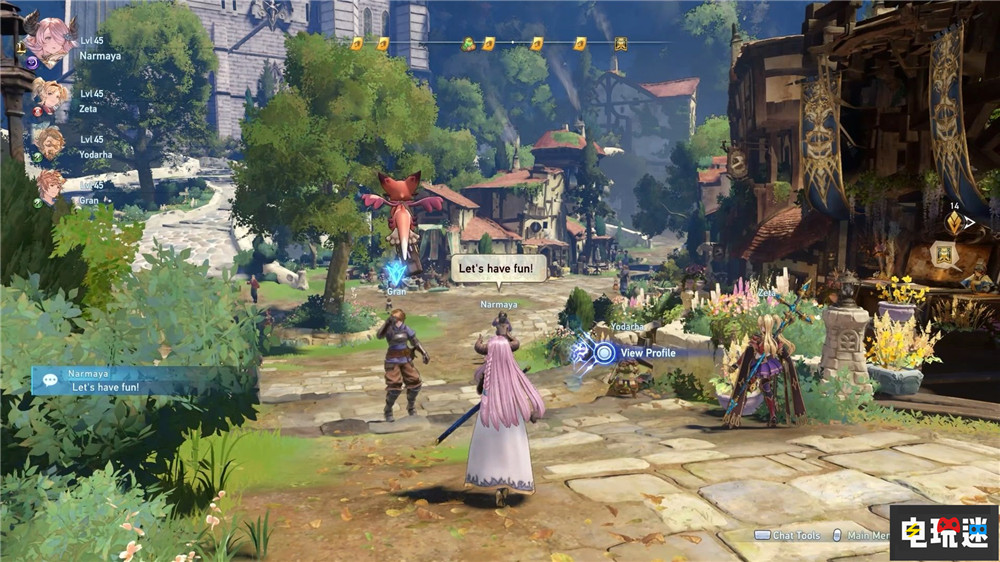Image resolution: width=1000 pixels, height=562 pixels.
Task: Open the Narmaya chat message box
Action: (x=140, y=380)
